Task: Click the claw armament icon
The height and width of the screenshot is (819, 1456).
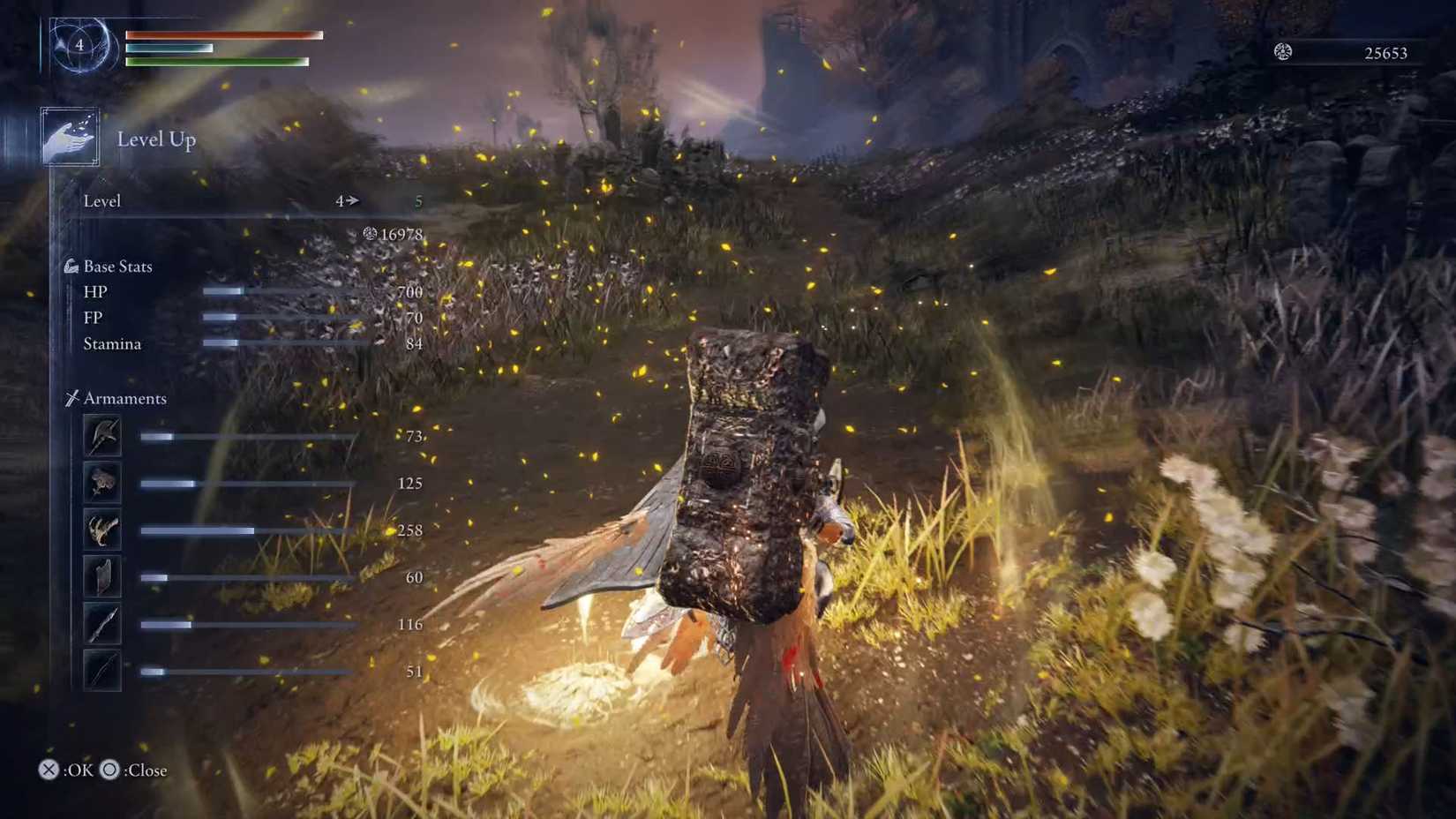Action: click(101, 530)
